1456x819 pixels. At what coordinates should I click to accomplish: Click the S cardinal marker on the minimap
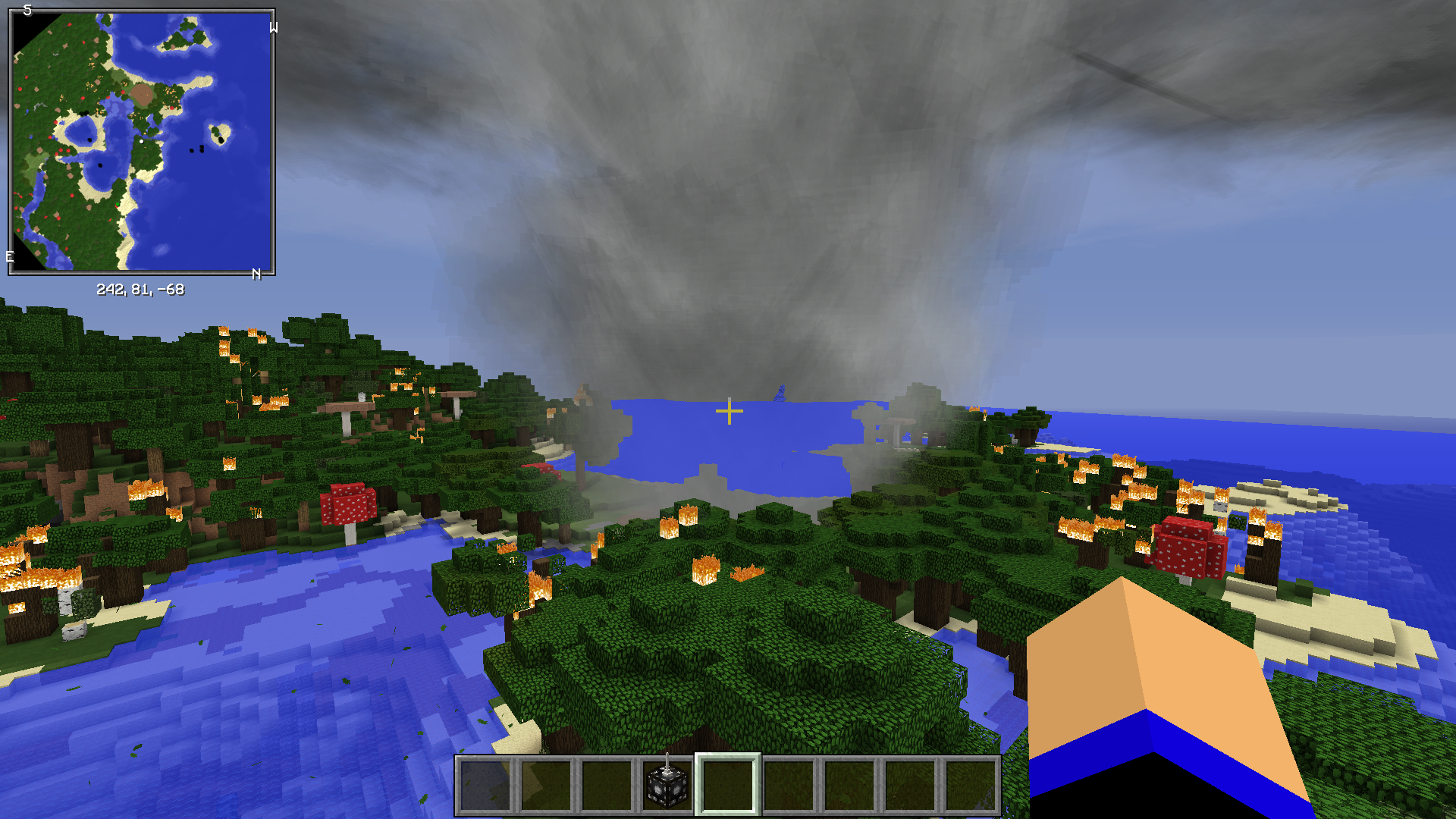coord(29,11)
